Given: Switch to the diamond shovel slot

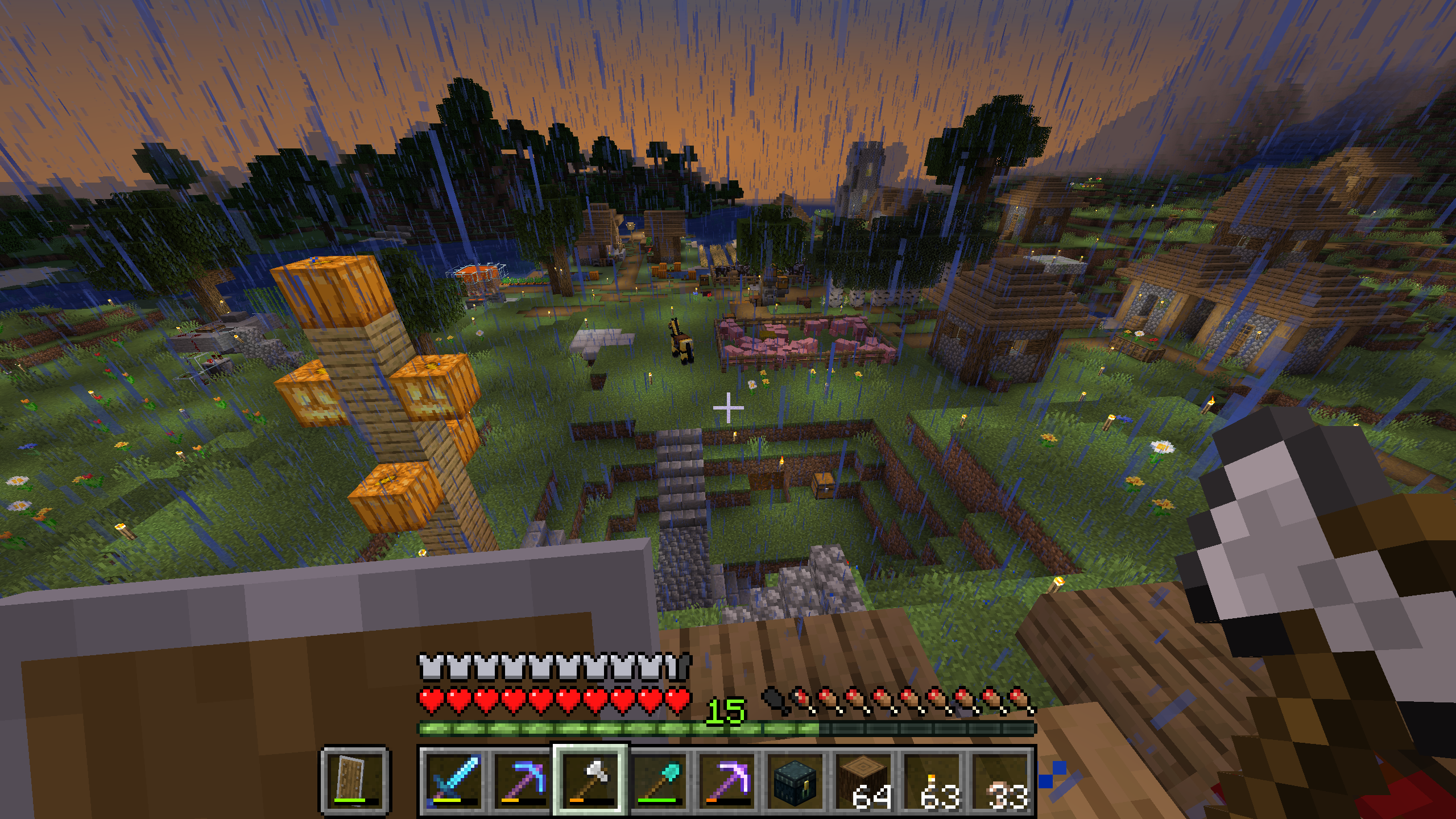Looking at the screenshot, I should point(659,780).
